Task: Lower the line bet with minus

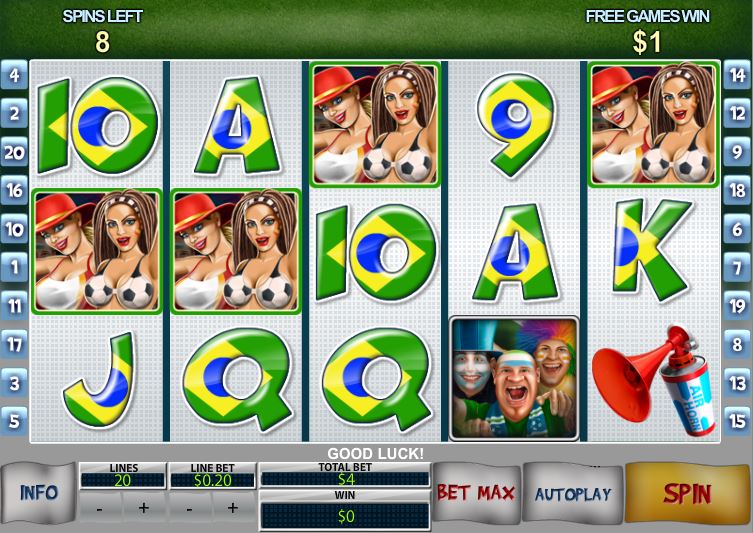Action: (x=190, y=508)
